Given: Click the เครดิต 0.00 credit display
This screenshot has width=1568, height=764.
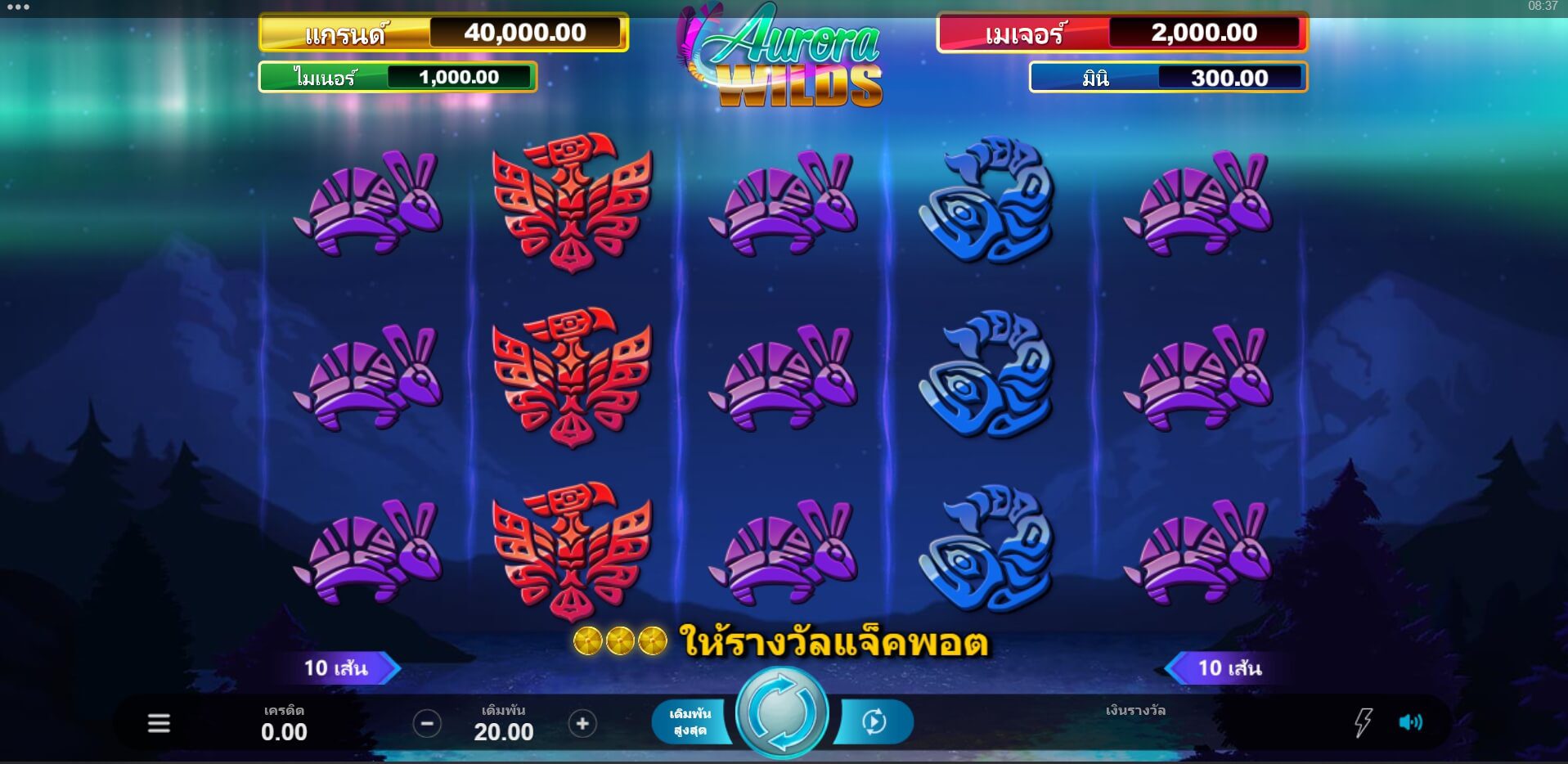Looking at the screenshot, I should 284,723.
